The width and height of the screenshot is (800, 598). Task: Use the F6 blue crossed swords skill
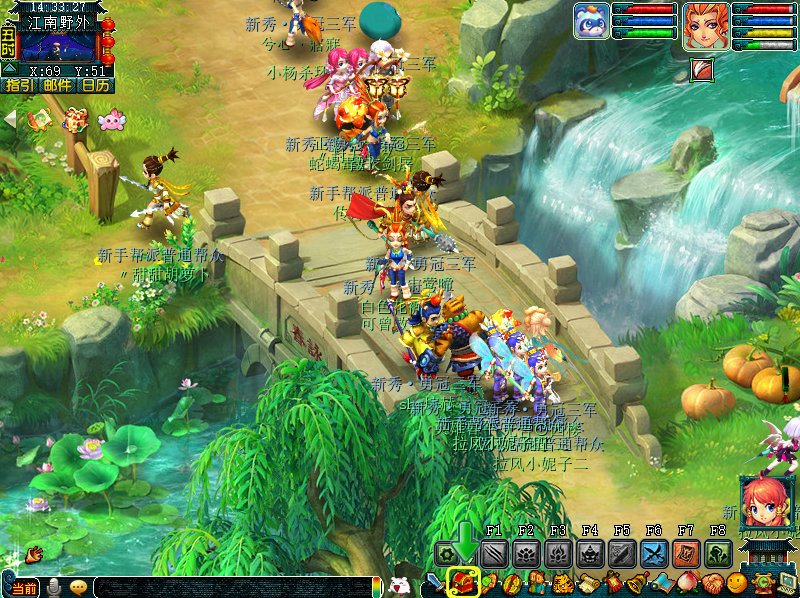(655, 554)
